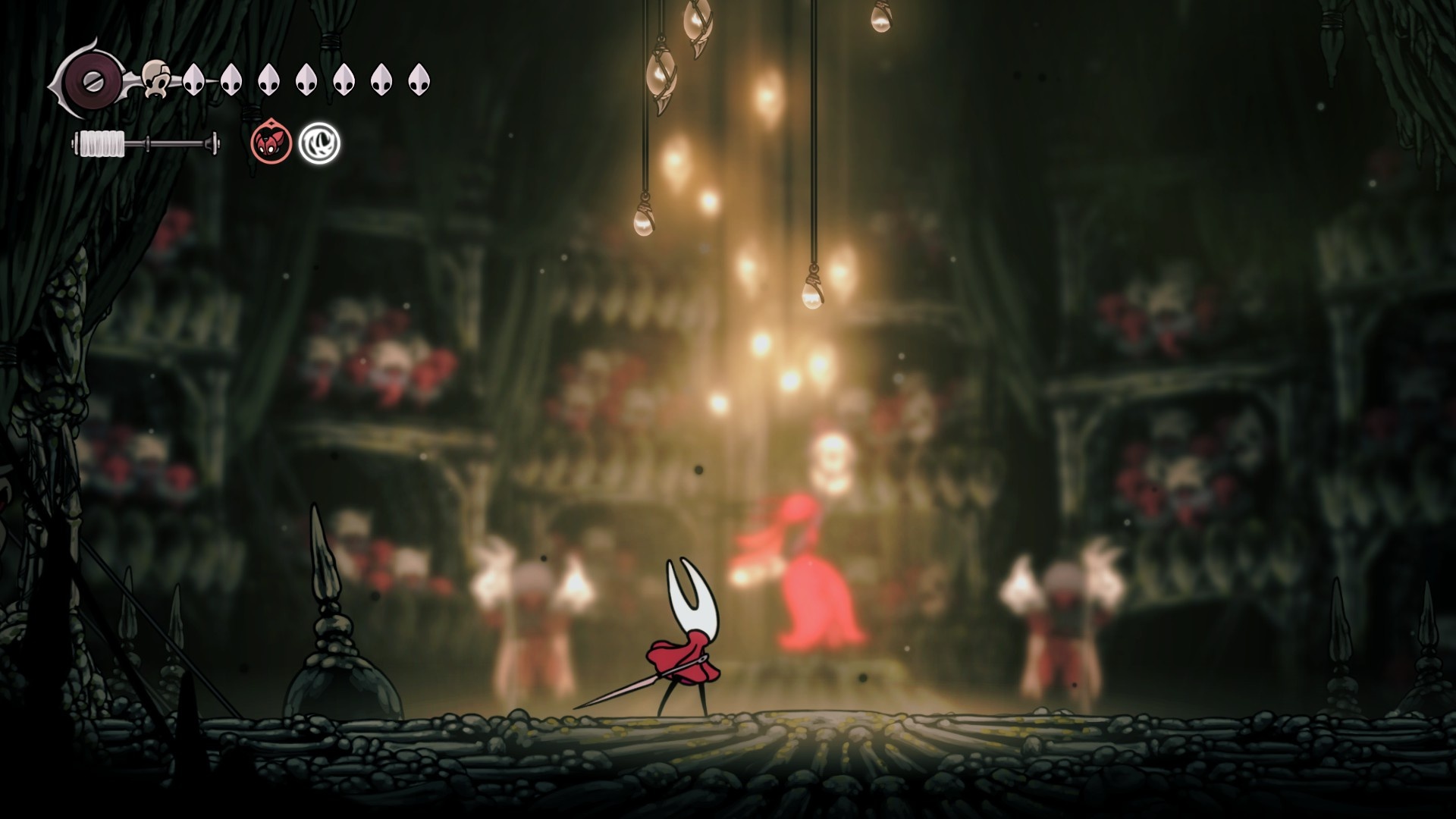Select the red bug mask tool icon
1456x819 pixels.
point(271,143)
